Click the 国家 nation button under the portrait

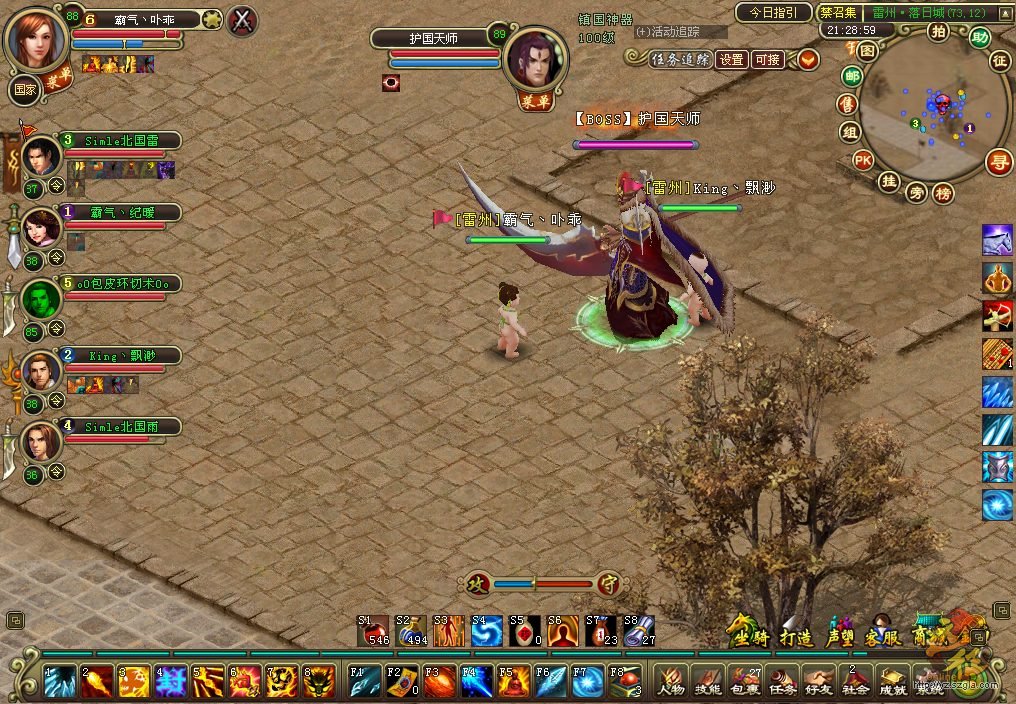[24, 89]
